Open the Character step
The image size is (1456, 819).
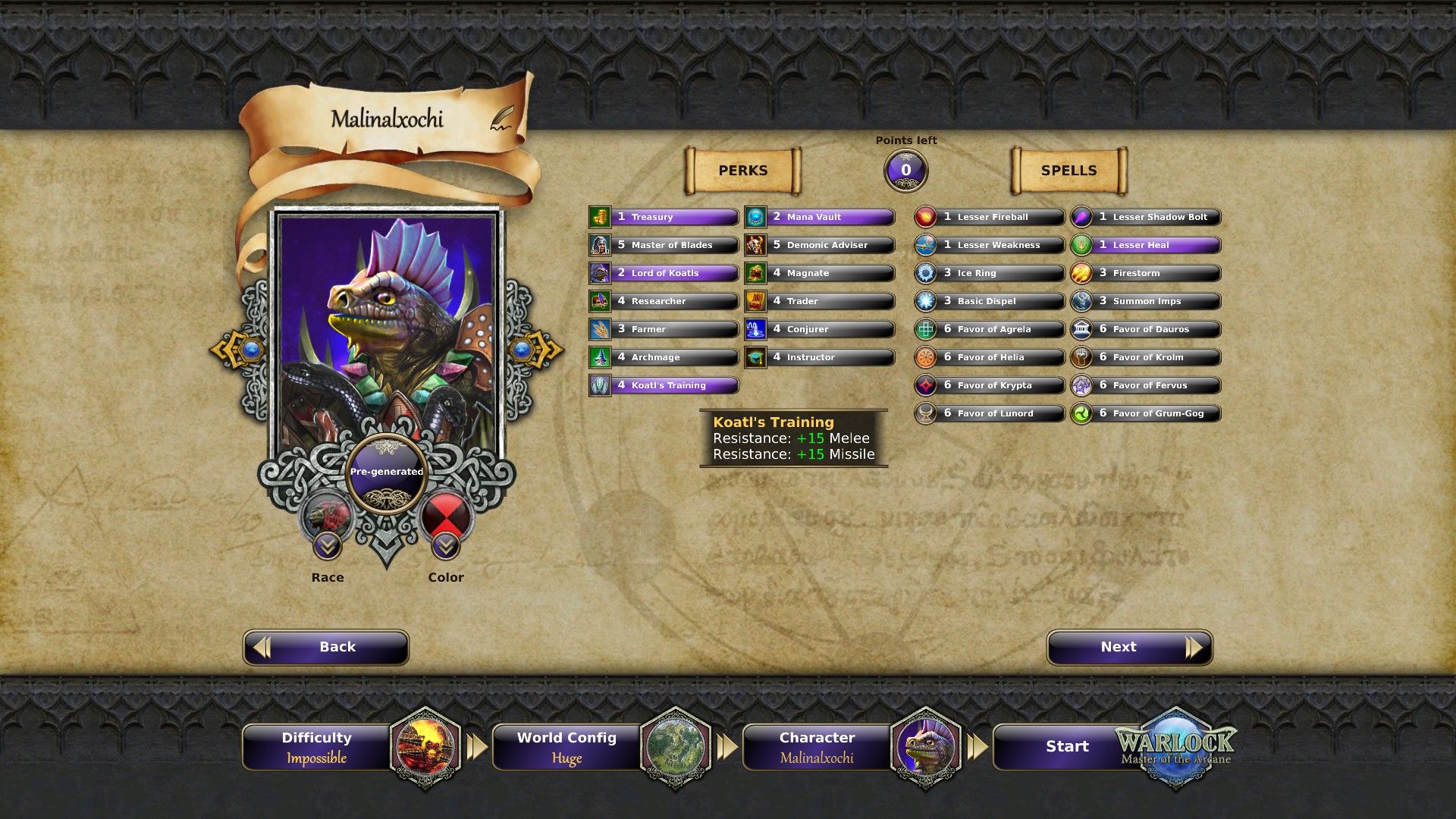pos(817,746)
